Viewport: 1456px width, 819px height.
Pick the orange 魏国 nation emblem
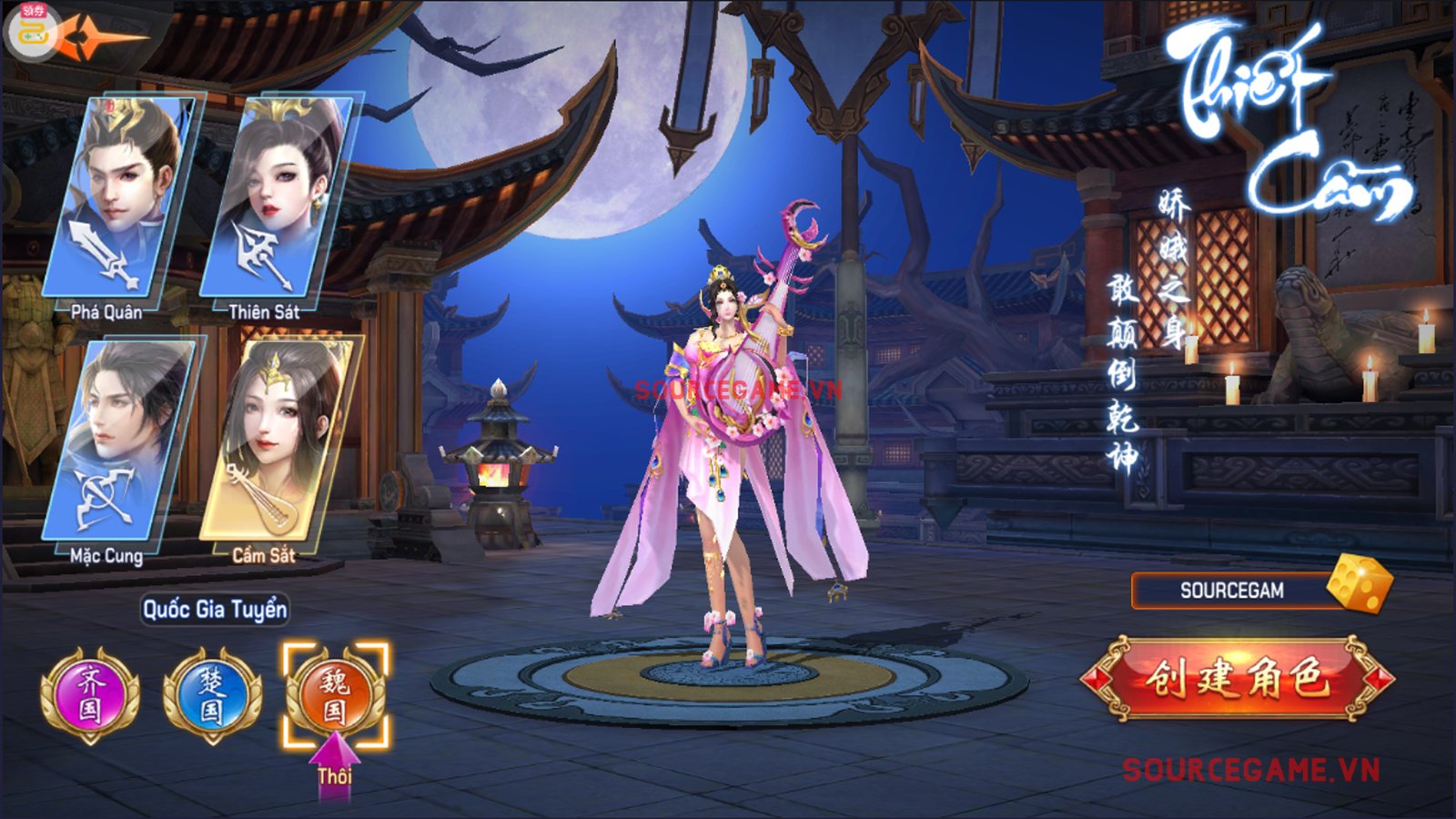tap(335, 695)
